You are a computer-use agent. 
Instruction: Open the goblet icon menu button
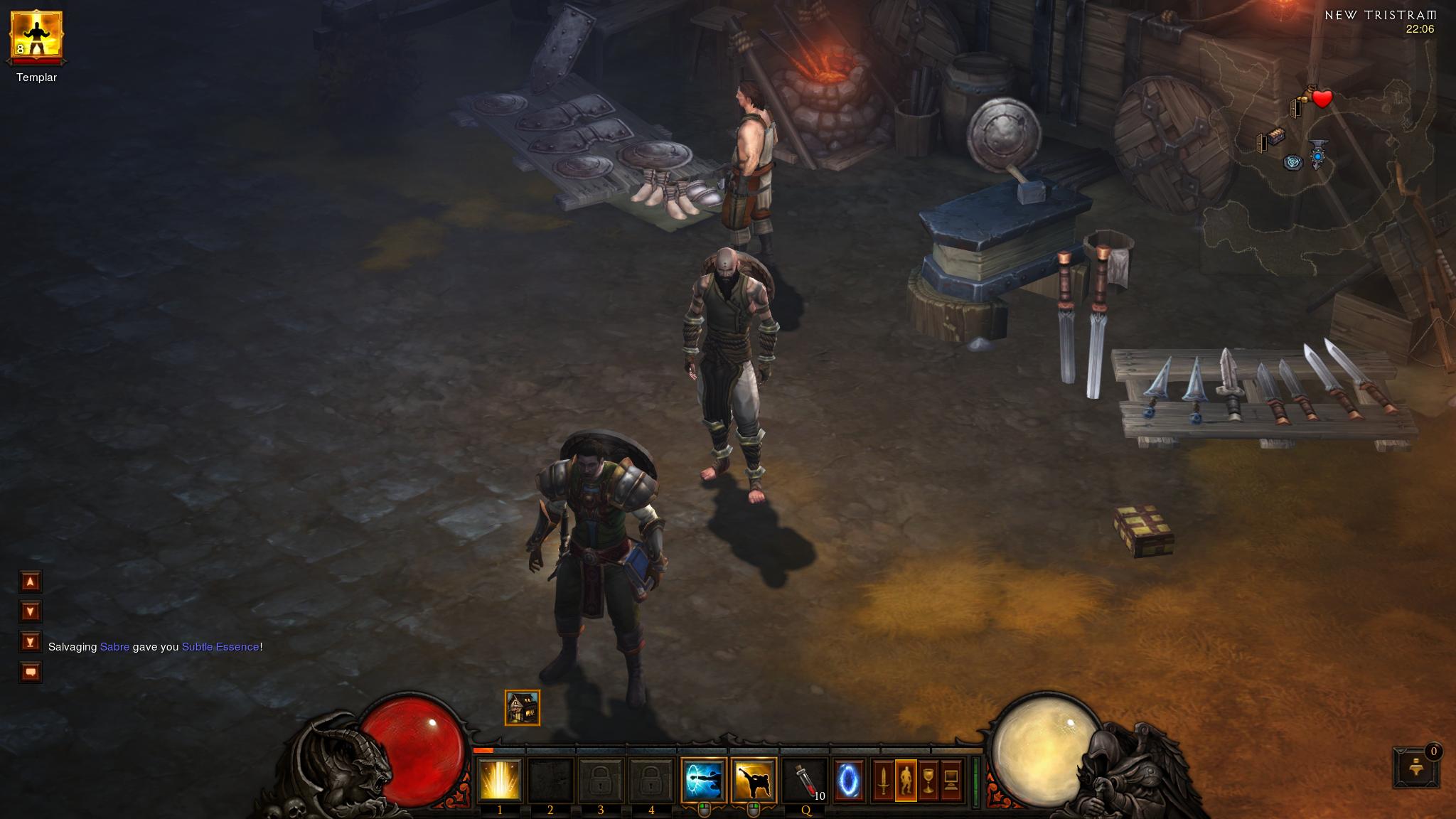tap(928, 781)
